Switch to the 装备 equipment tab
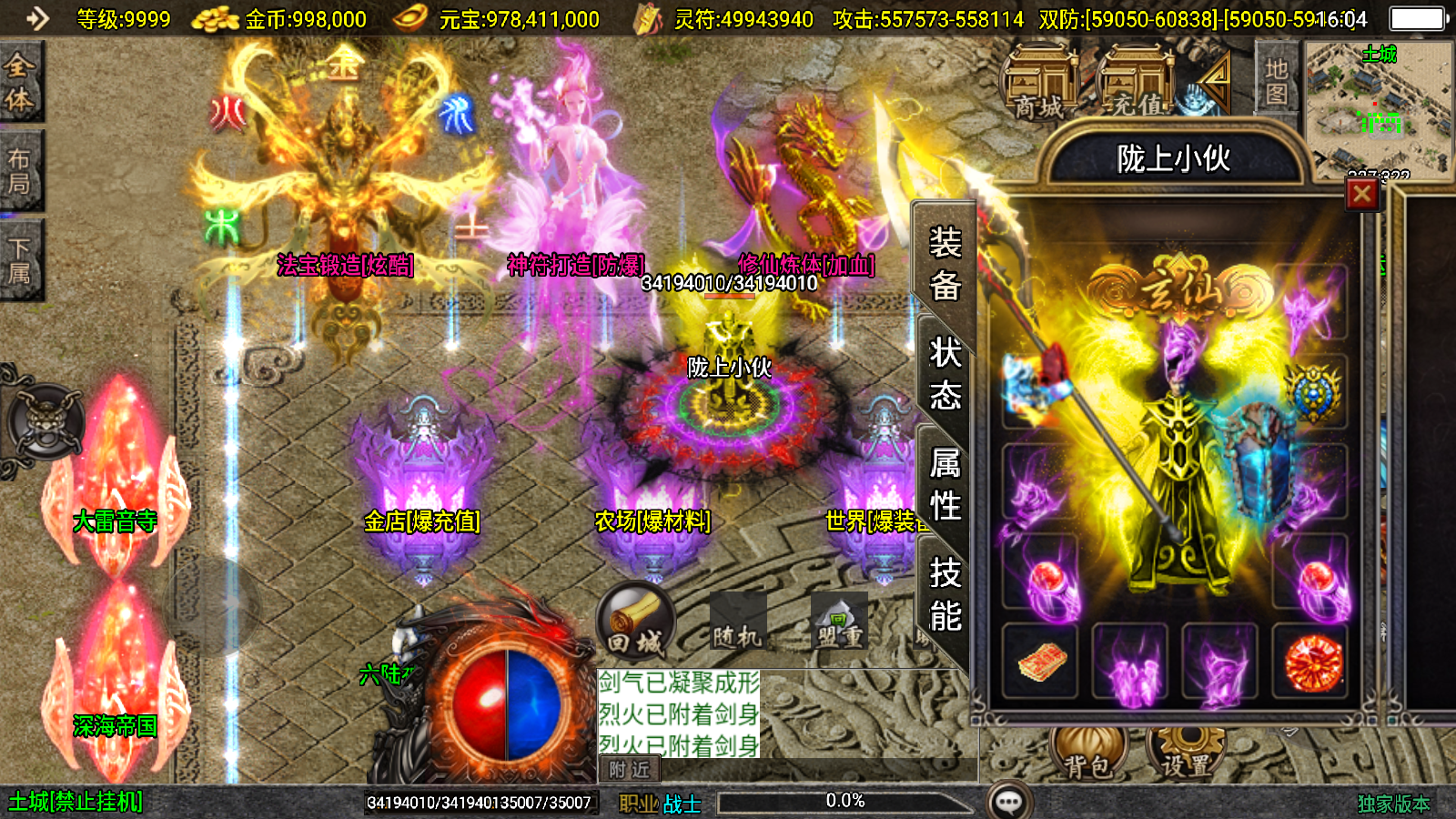This screenshot has height=819, width=1456. click(x=945, y=264)
